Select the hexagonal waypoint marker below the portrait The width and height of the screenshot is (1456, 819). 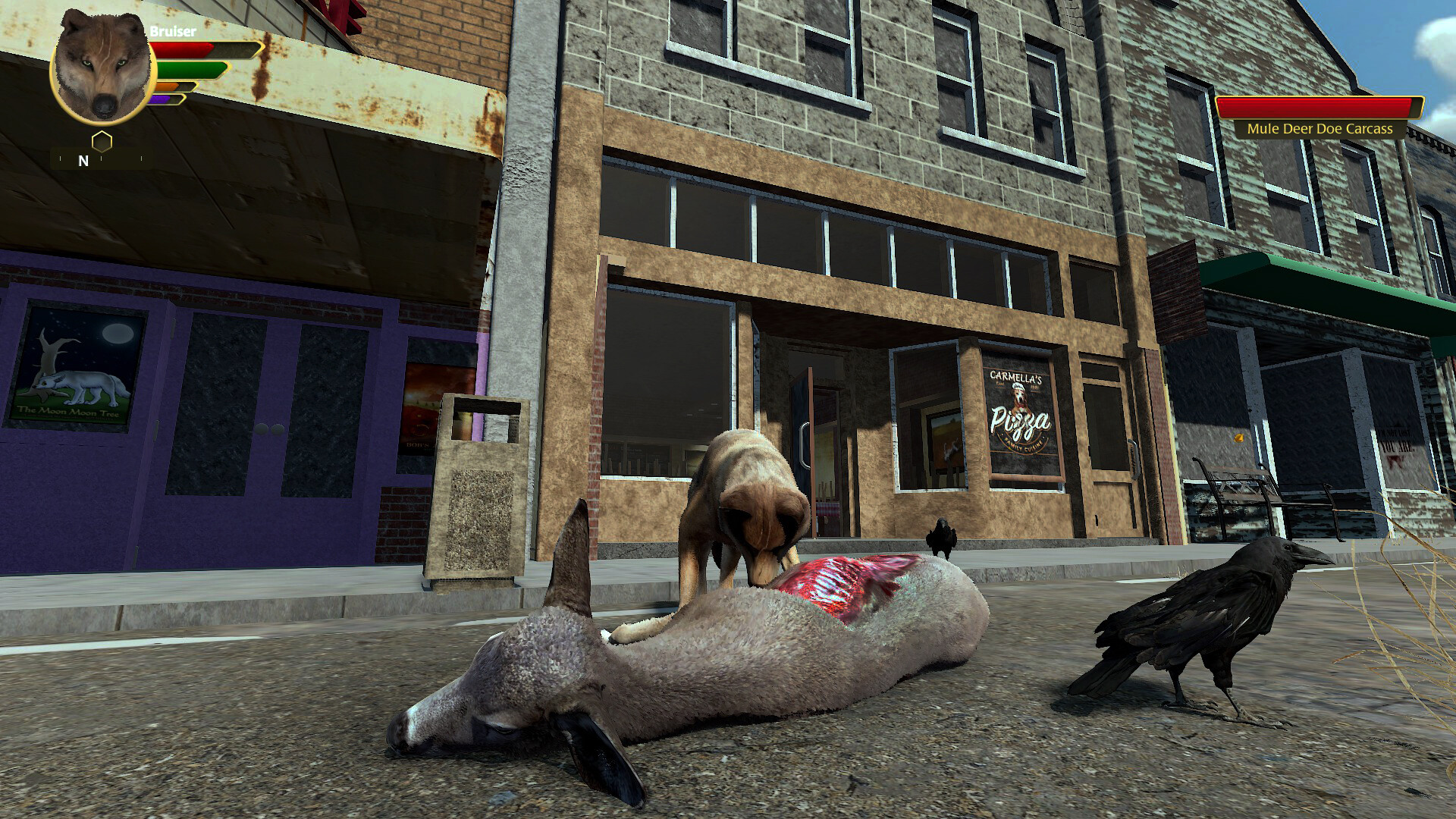click(x=101, y=140)
